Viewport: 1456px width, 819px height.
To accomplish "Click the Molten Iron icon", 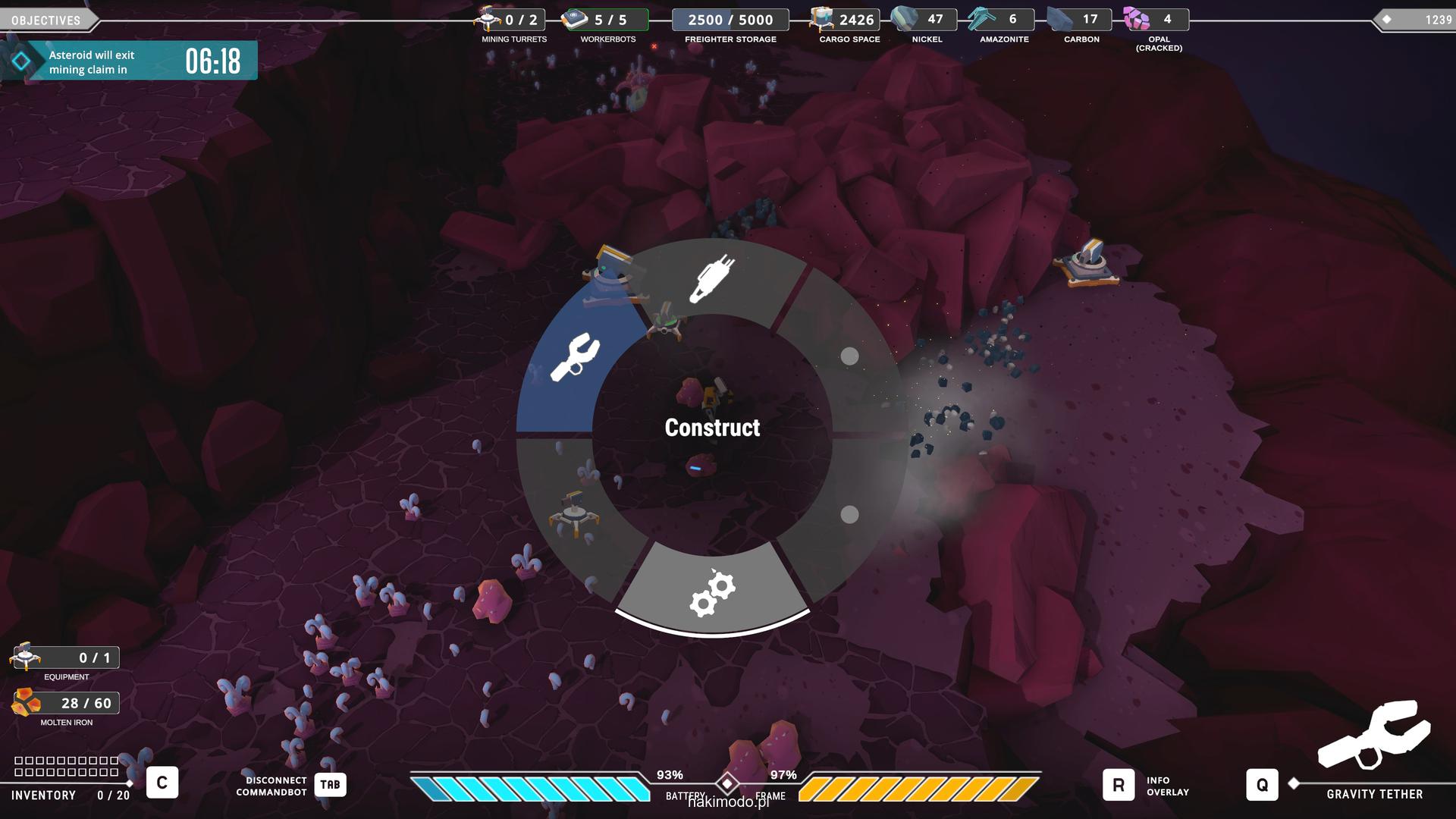I will click(27, 703).
